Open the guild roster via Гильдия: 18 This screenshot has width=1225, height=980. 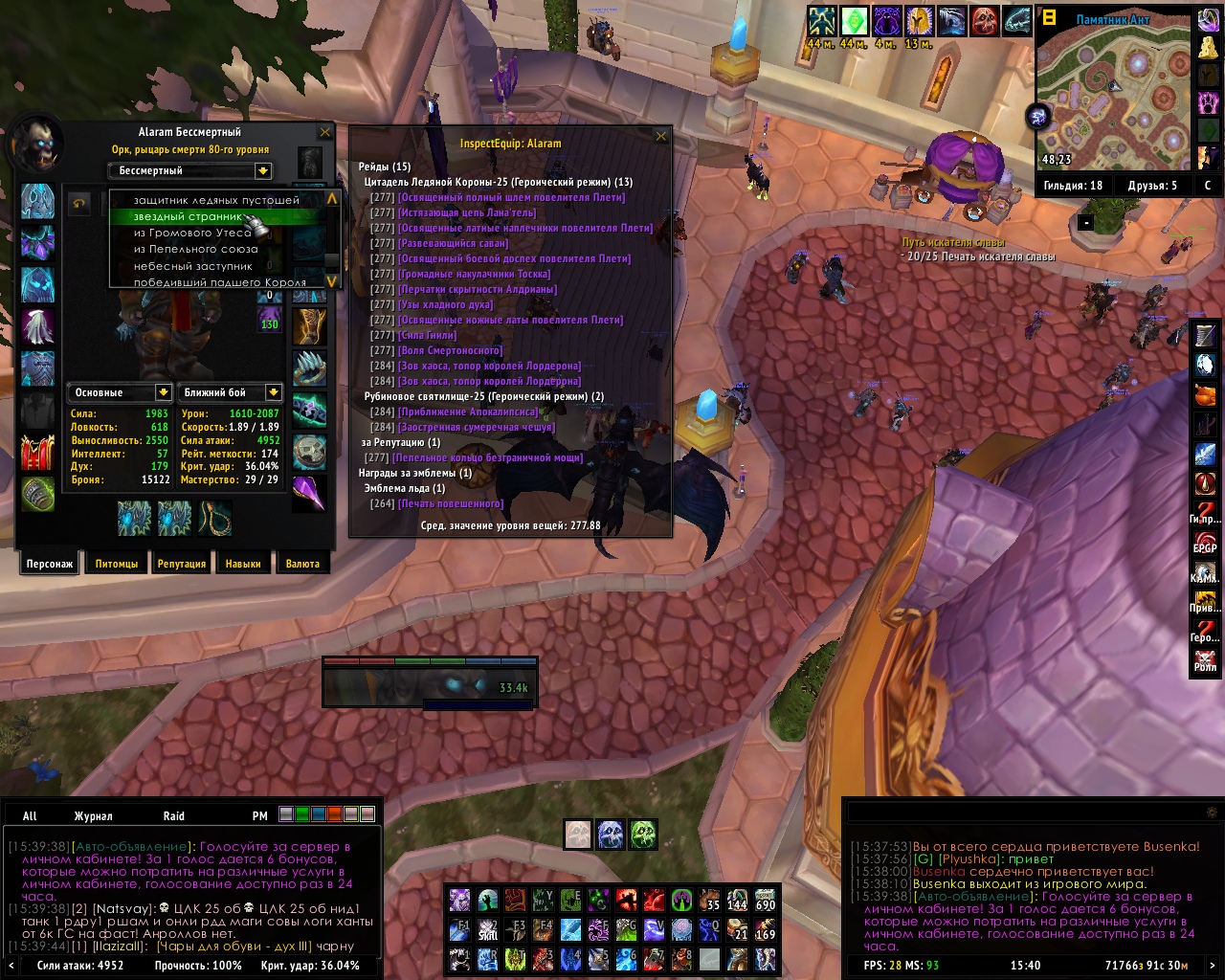coord(1073,186)
